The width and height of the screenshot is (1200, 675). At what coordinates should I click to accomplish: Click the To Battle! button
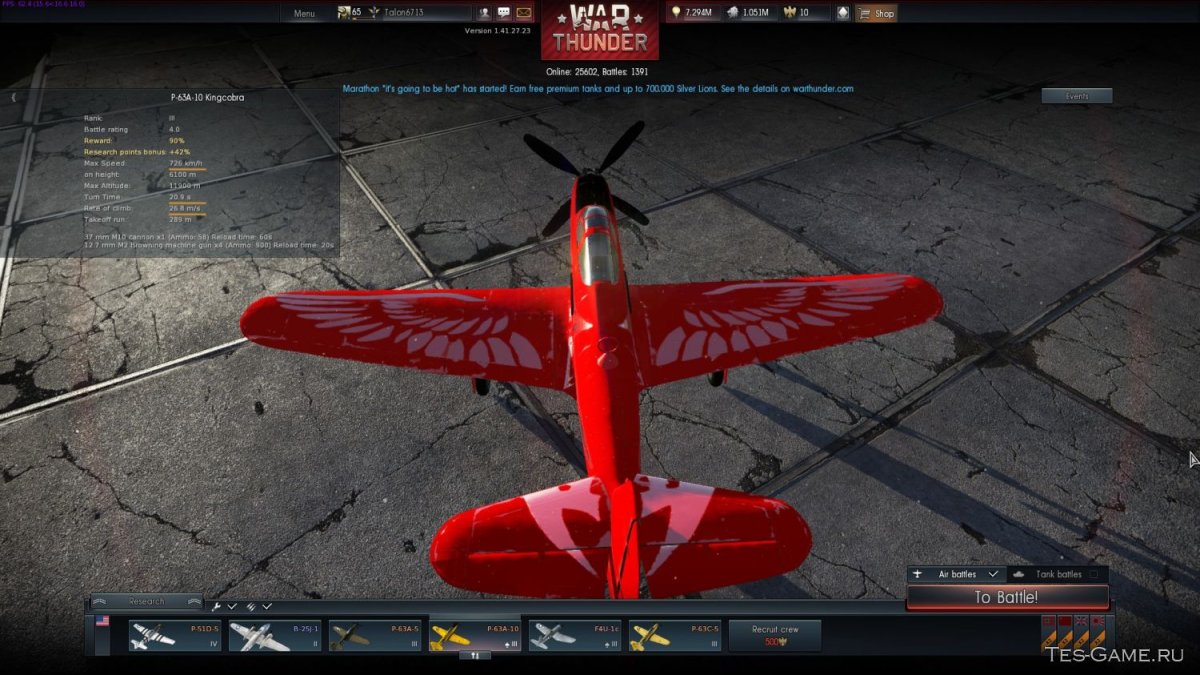[x=1006, y=598]
